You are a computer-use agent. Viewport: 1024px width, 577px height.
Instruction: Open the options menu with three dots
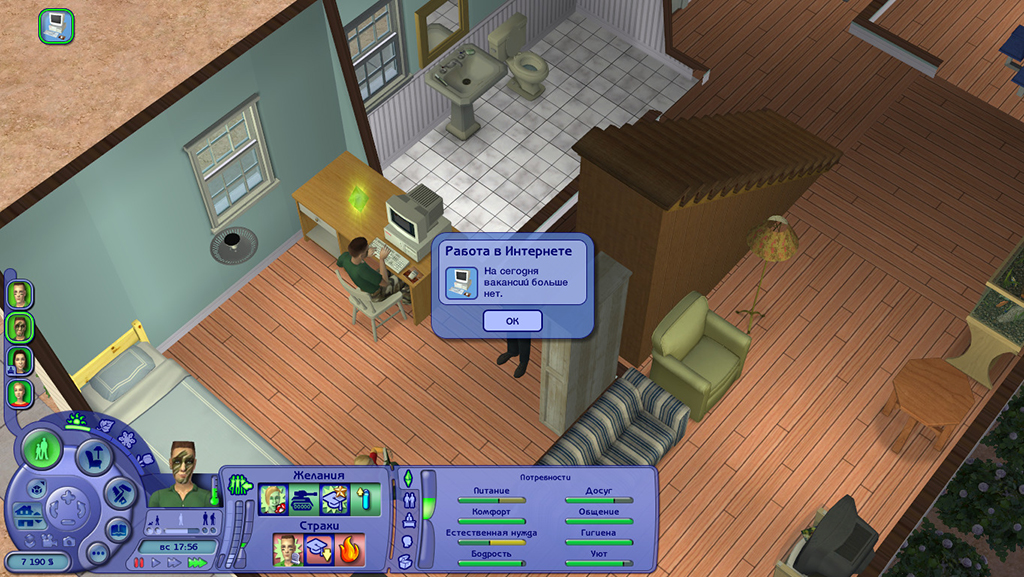click(97, 553)
